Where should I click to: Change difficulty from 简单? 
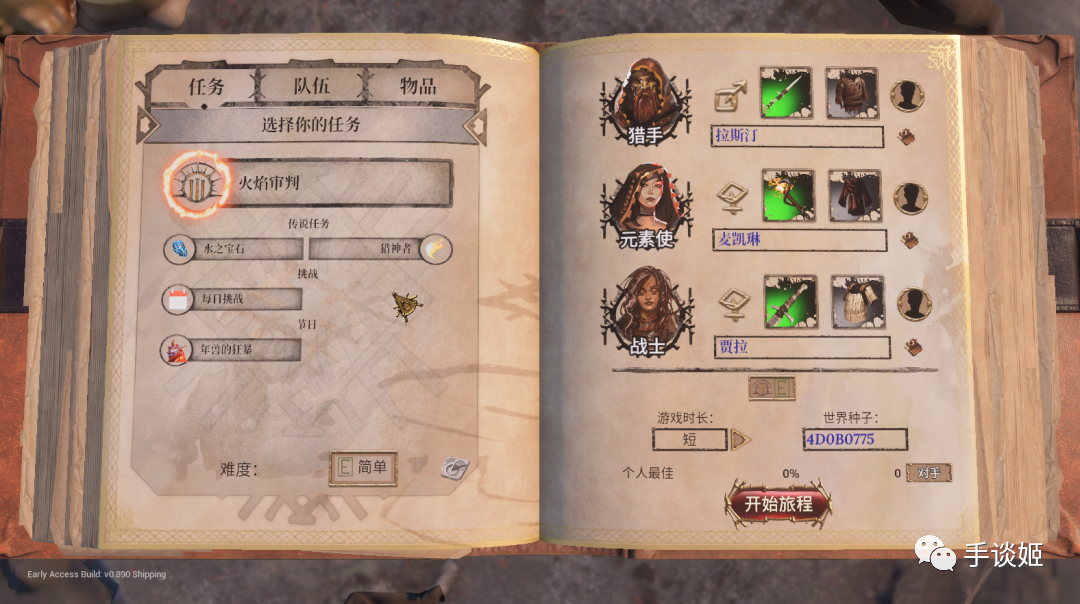(364, 468)
